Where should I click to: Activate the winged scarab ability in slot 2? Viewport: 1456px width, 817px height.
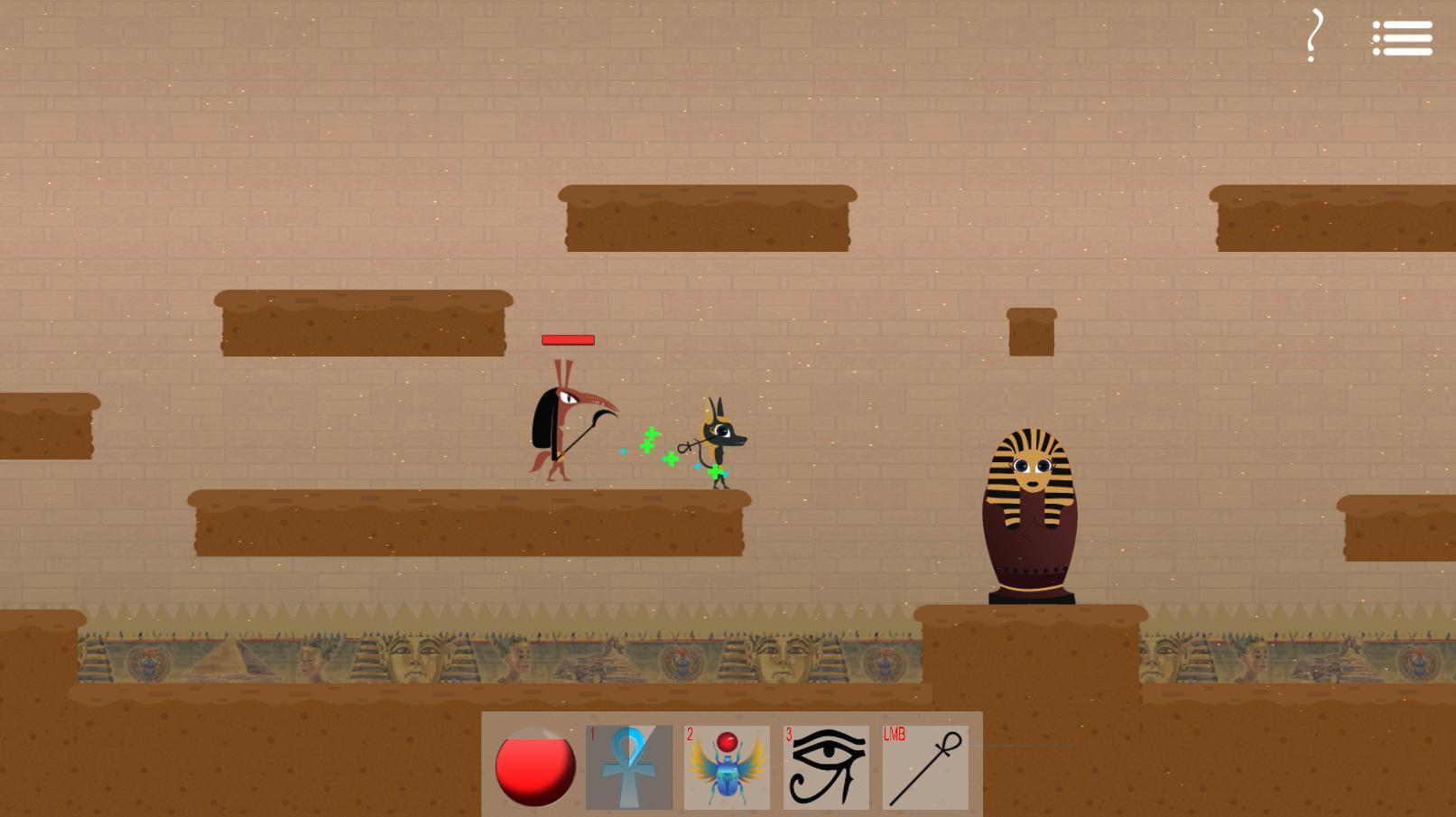(726, 764)
